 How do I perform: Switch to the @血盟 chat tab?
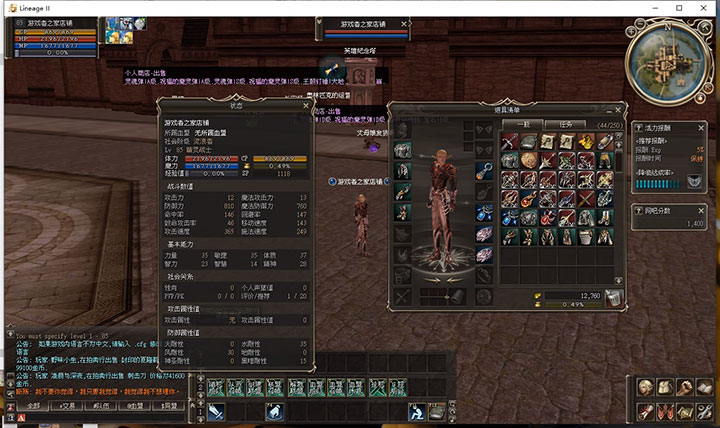[x=136, y=406]
